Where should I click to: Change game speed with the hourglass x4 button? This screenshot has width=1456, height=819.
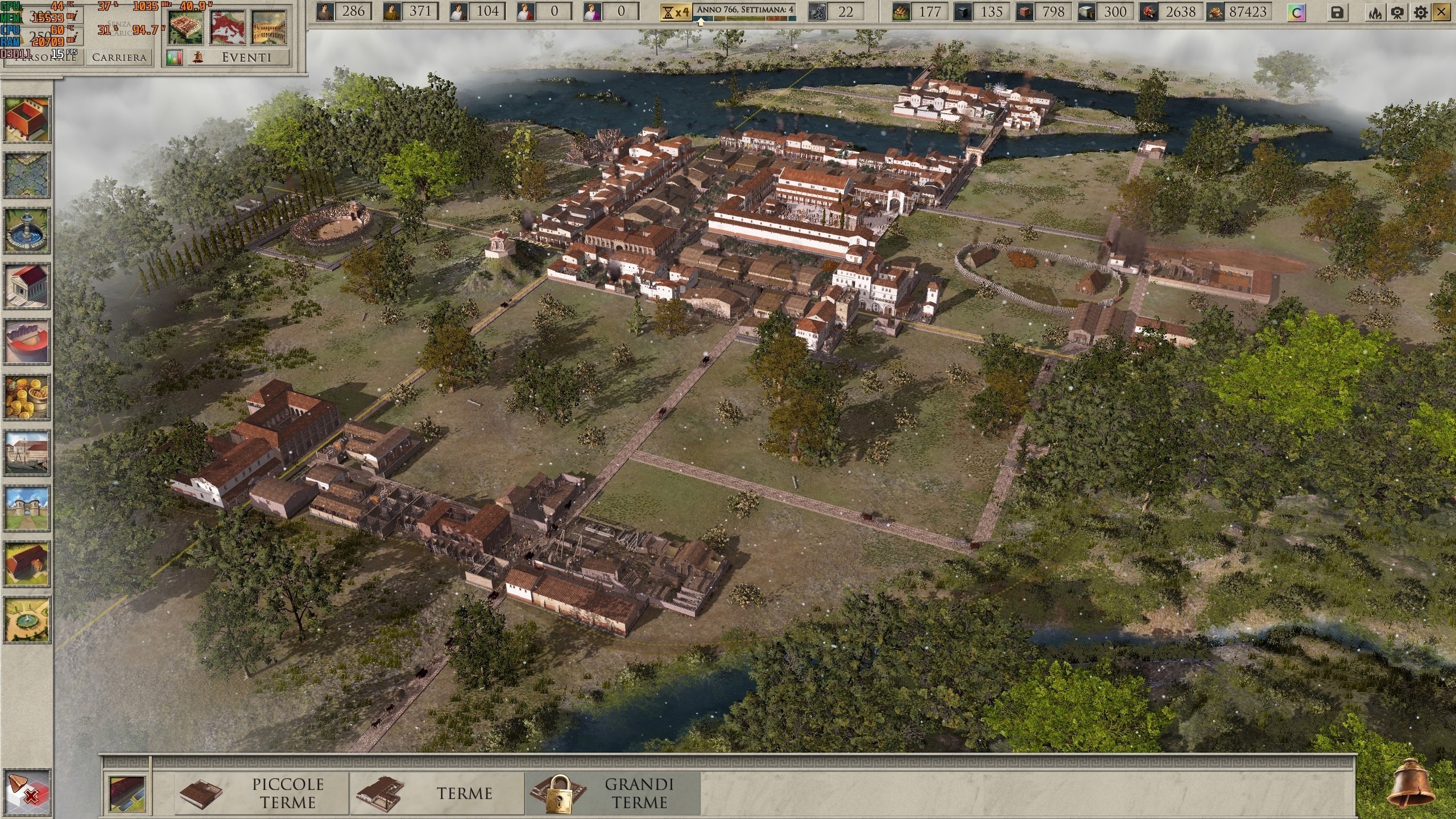click(675, 12)
